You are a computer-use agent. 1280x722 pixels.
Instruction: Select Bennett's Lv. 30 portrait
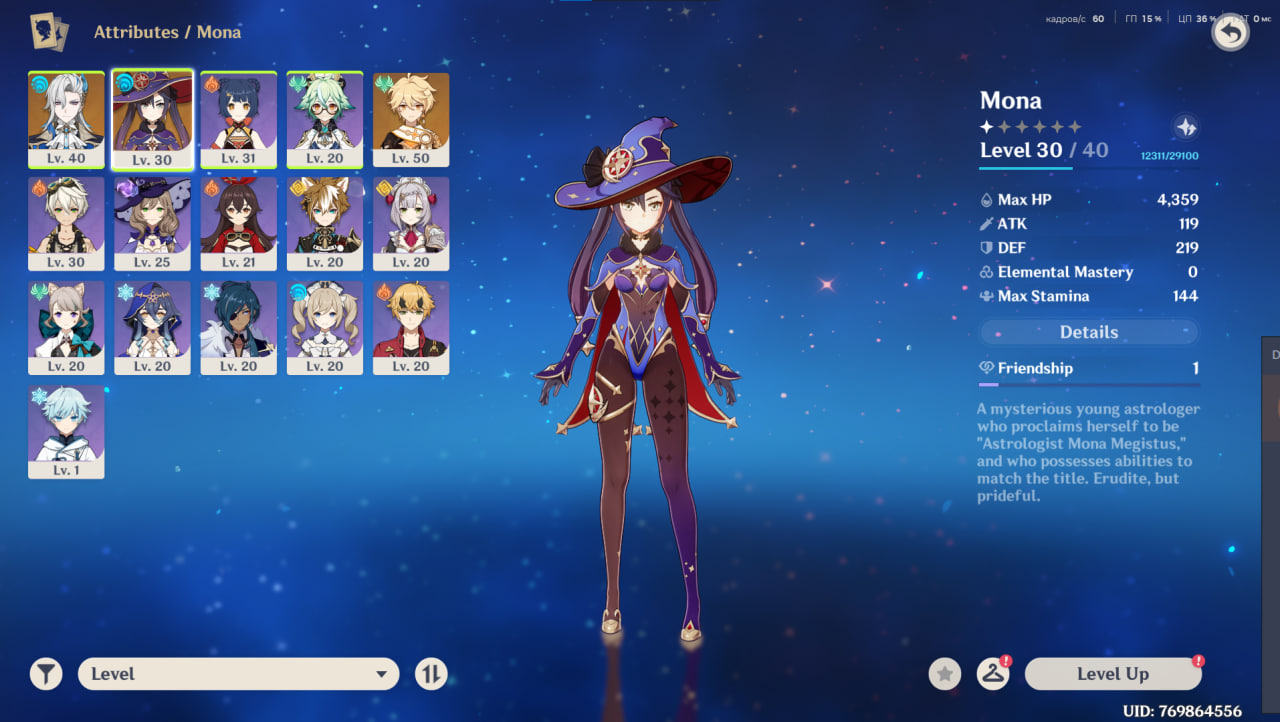pos(66,222)
